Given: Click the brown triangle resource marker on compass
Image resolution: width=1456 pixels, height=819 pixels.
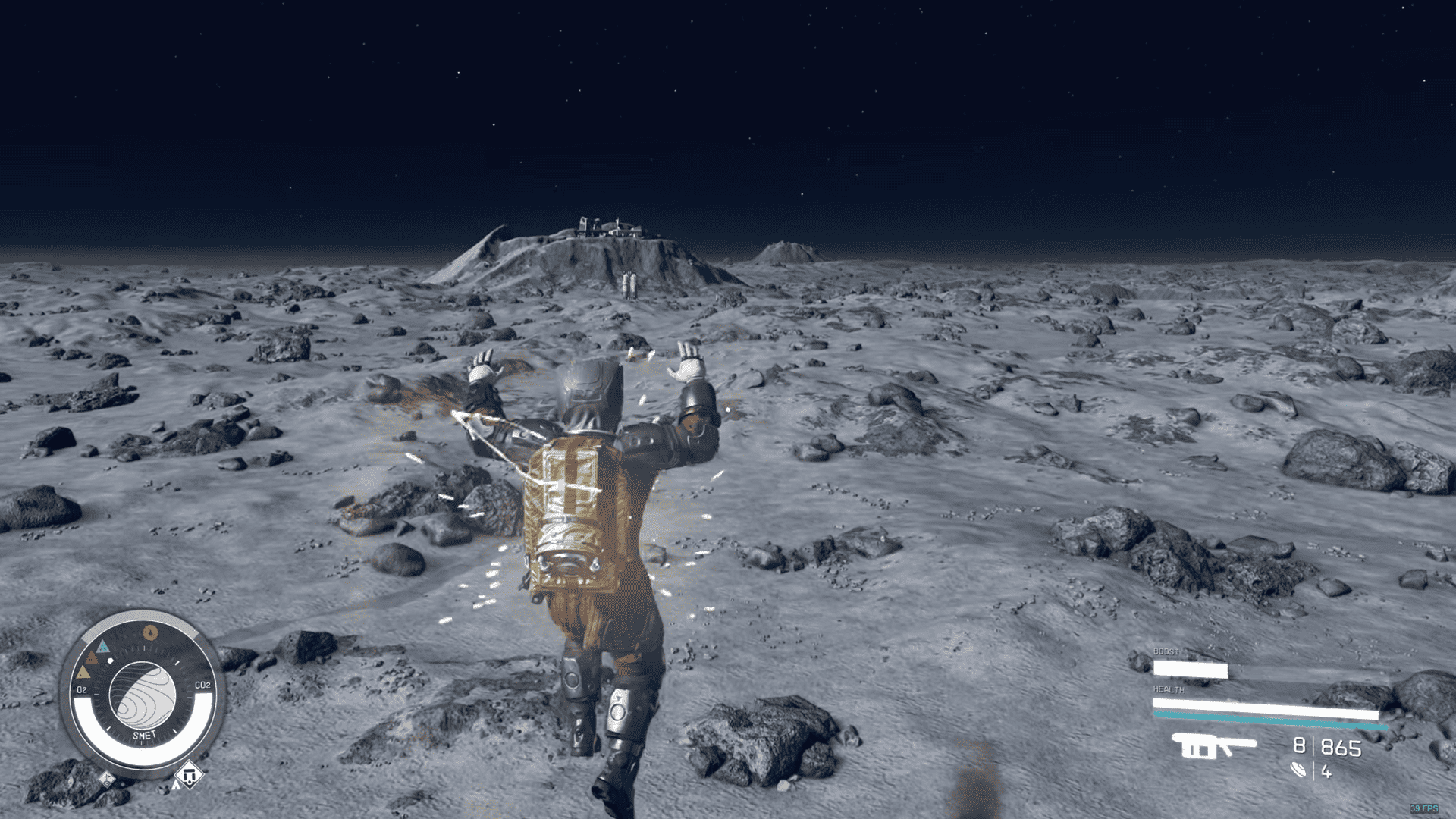Looking at the screenshot, I should coord(92,658).
